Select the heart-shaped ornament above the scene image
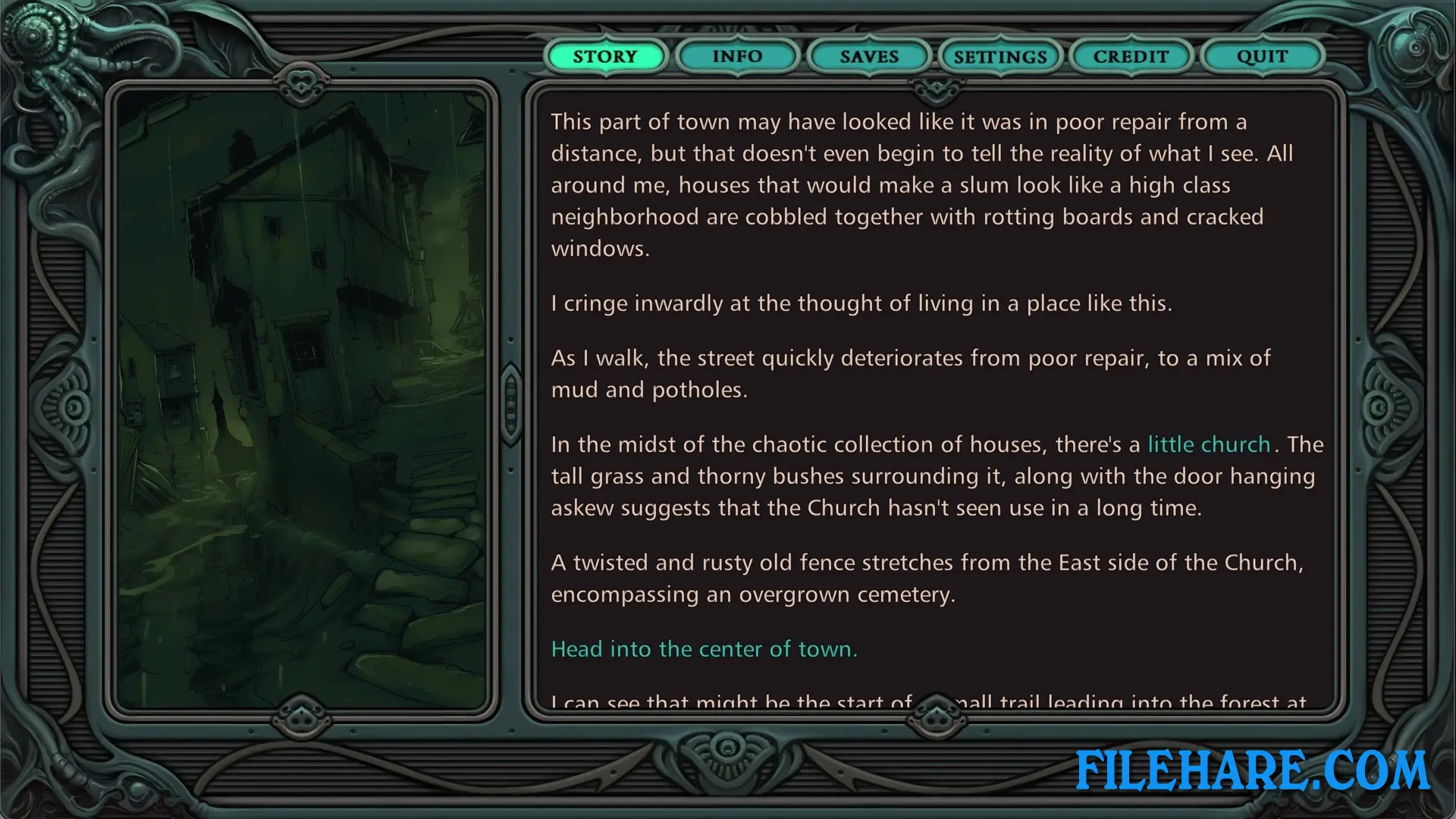This screenshot has width=1456, height=819. coord(302,81)
